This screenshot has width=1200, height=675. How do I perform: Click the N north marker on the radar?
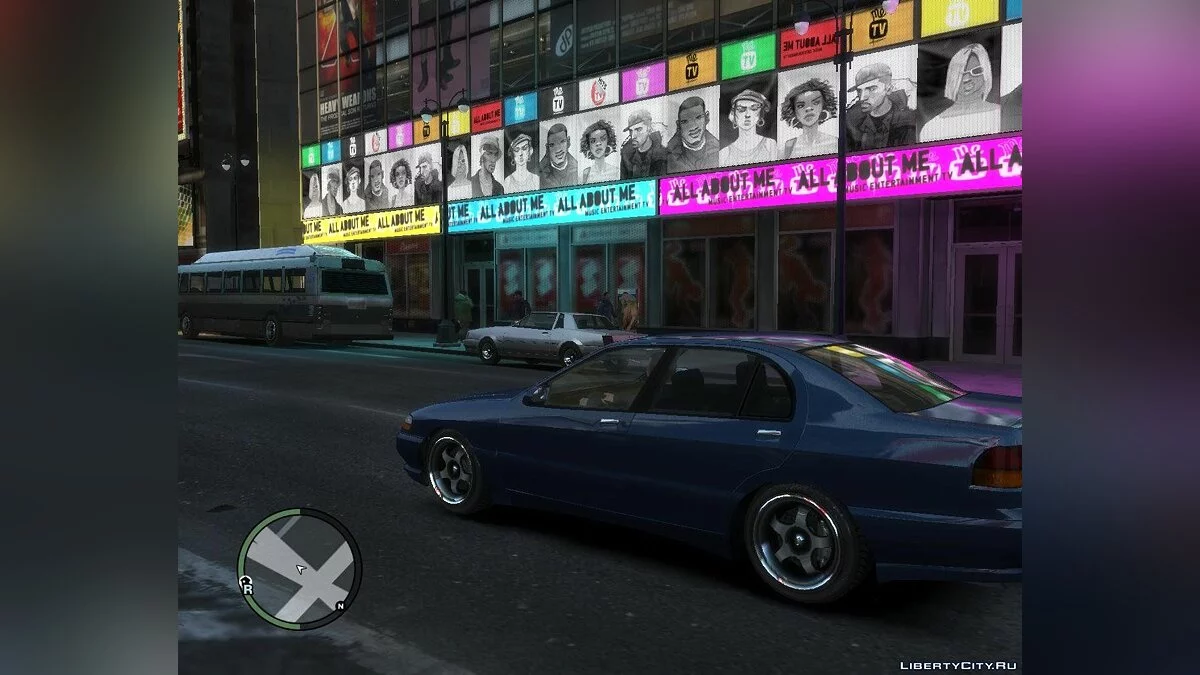(340, 607)
